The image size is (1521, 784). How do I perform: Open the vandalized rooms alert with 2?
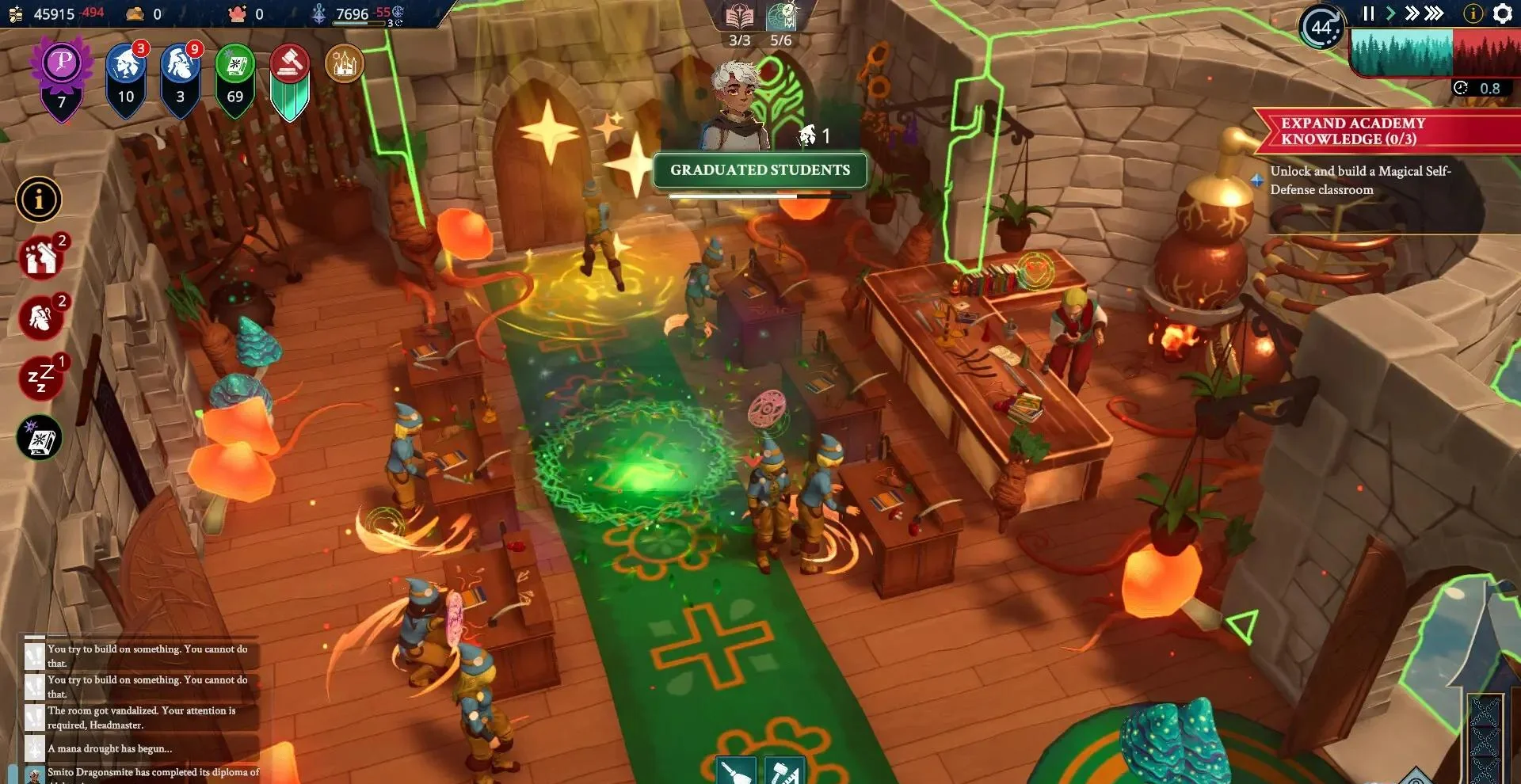[41, 257]
